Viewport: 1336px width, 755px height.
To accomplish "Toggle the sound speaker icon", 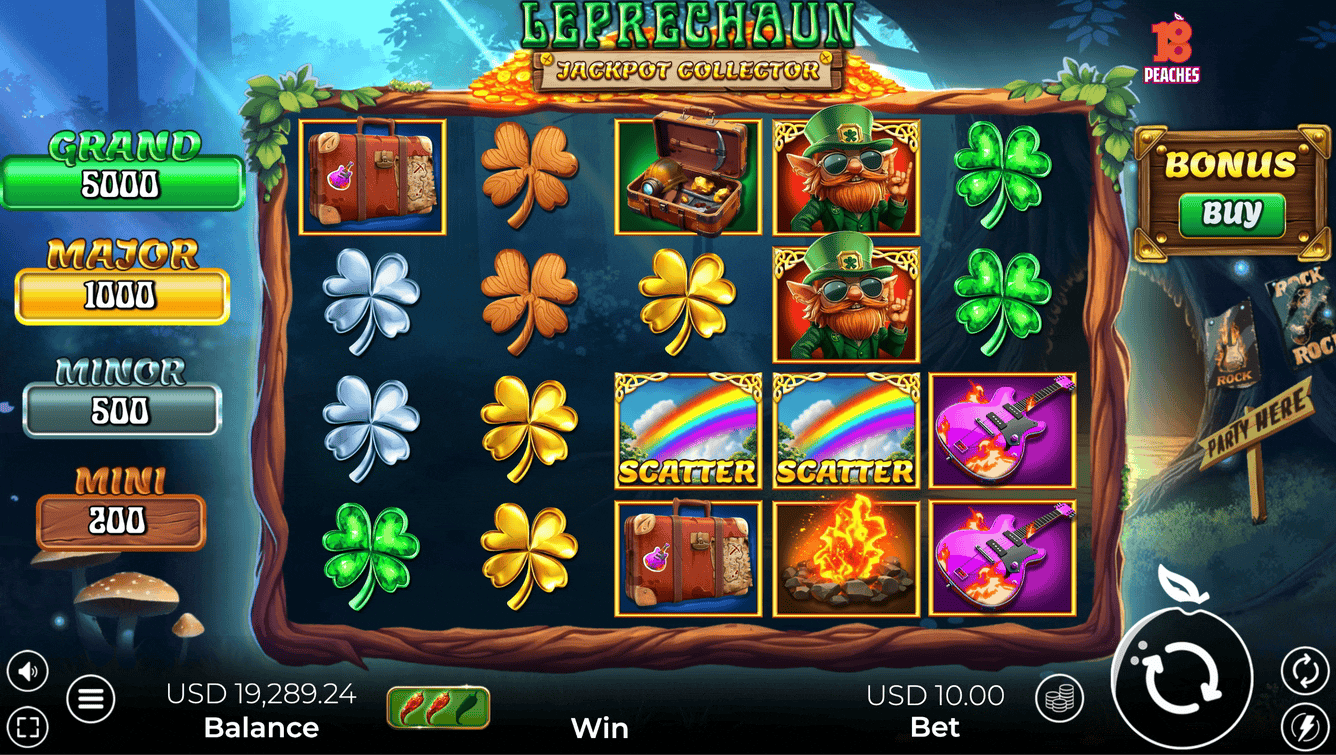I will (x=27, y=671).
